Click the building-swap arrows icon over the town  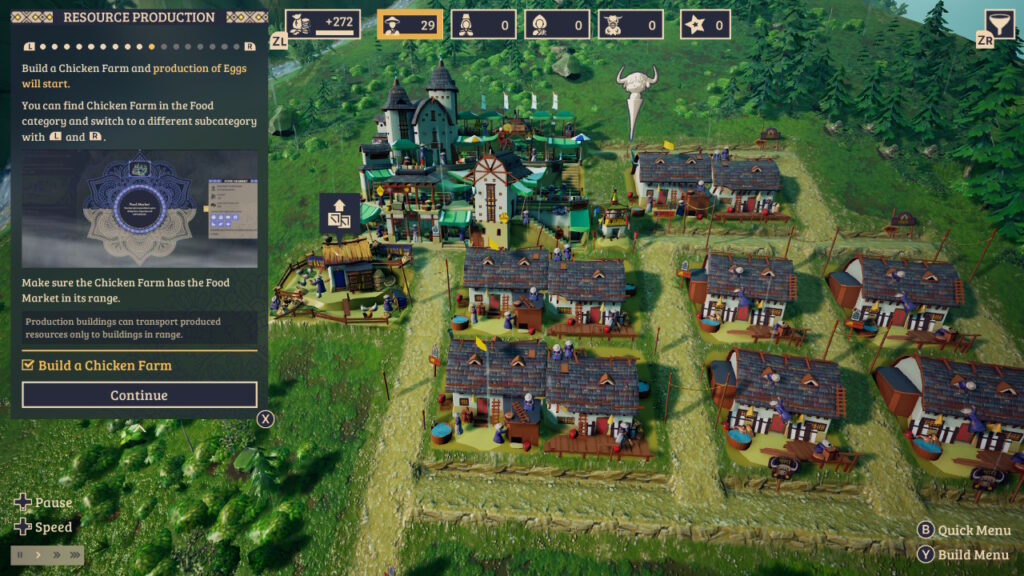(339, 213)
